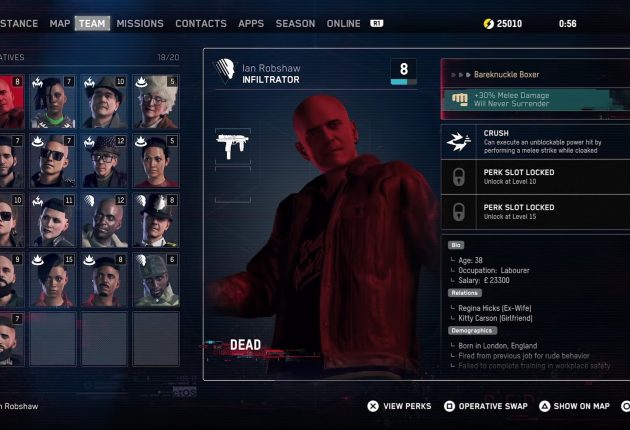Switch to the Season tab
Image resolution: width=630 pixels, height=430 pixels.
tap(295, 23)
